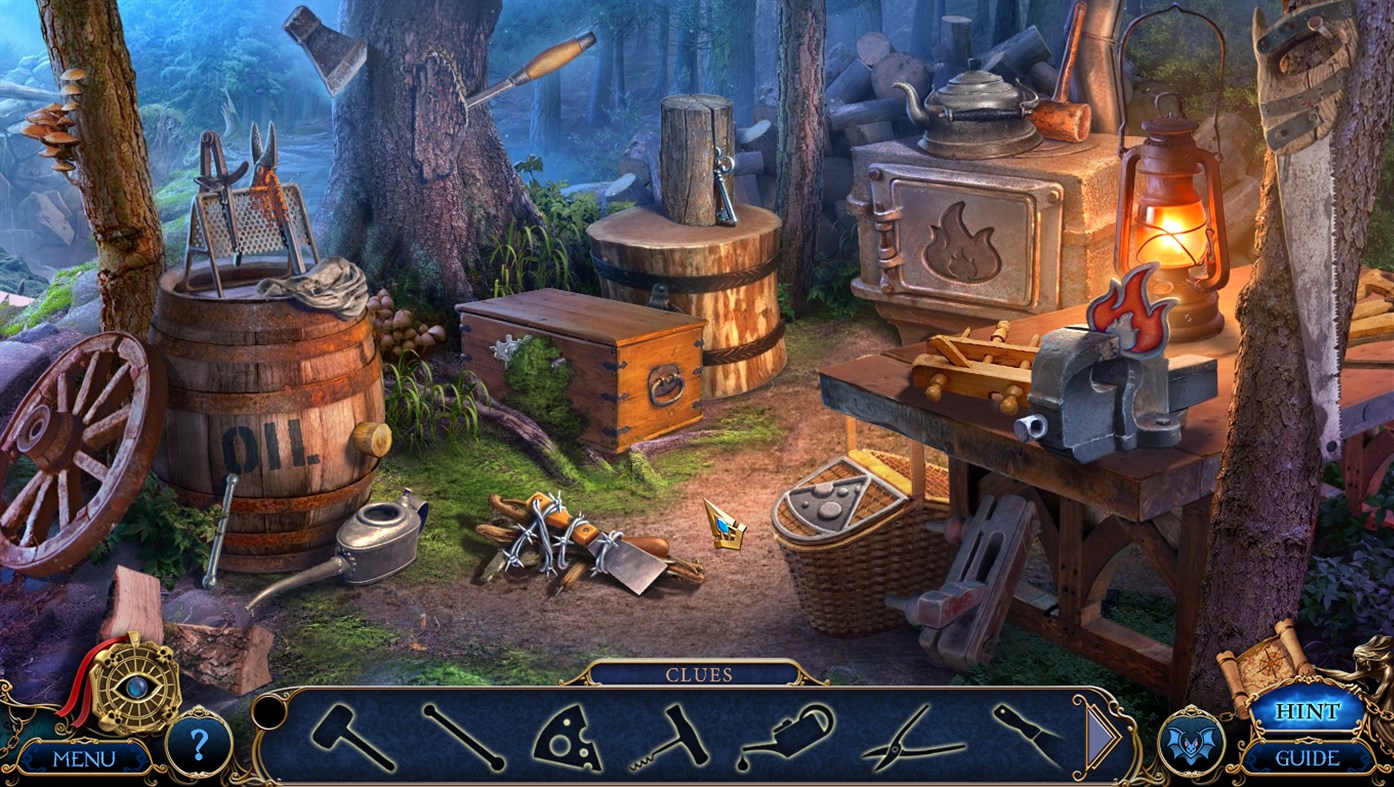This screenshot has height=787, width=1394.
Task: Click the empty round slot left of the clues
Action: (268, 714)
